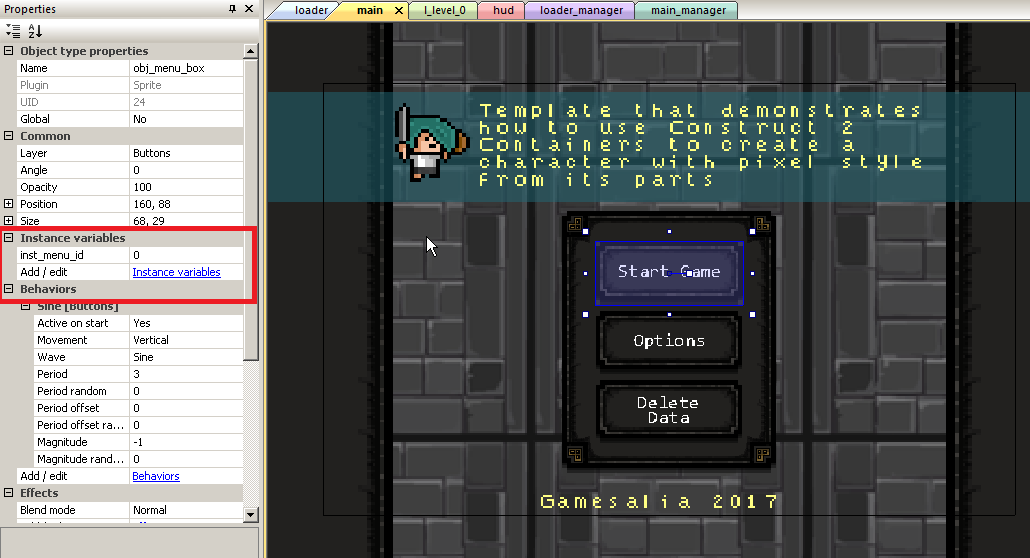
Task: Switch to the hud tab
Action: (503, 10)
